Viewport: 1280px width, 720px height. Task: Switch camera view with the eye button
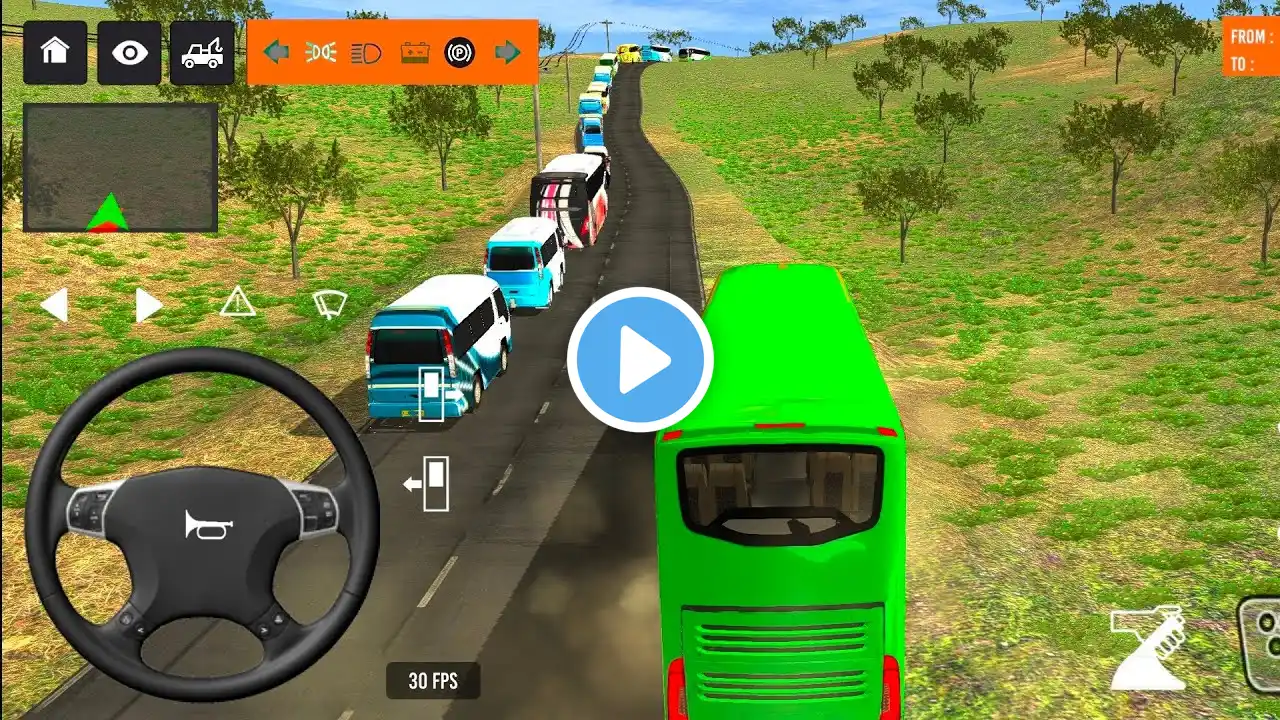129,52
